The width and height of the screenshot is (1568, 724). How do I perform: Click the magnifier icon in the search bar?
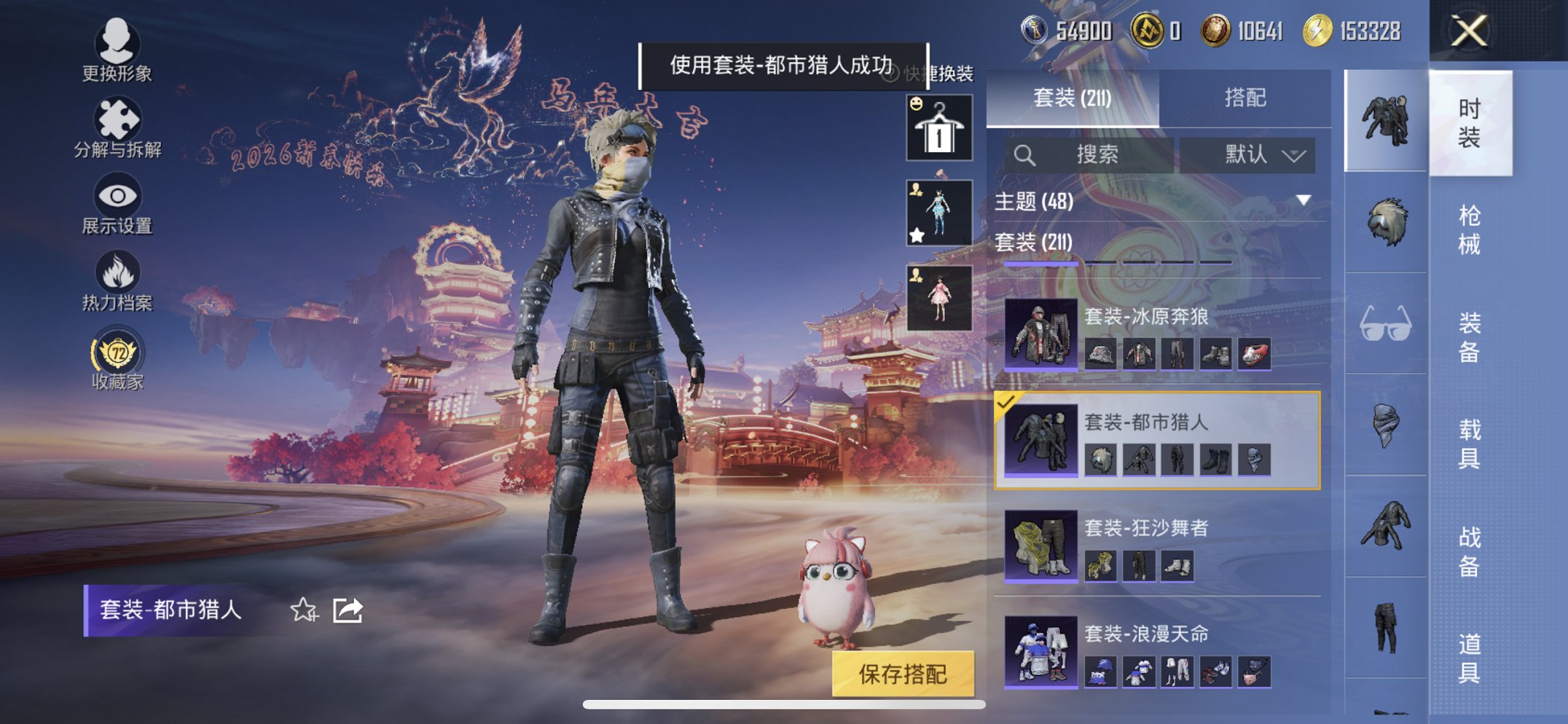[1027, 155]
